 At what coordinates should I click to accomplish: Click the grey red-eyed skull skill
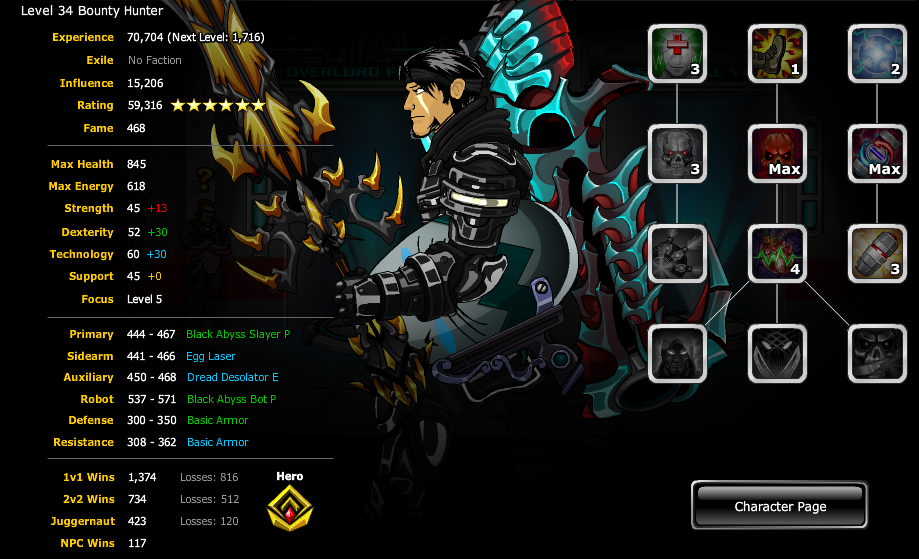click(678, 154)
